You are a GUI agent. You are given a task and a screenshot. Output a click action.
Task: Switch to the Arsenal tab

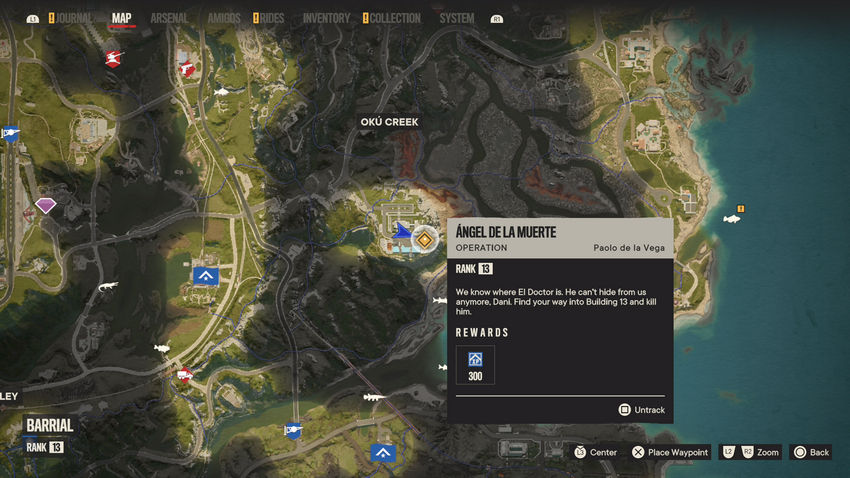tap(169, 18)
